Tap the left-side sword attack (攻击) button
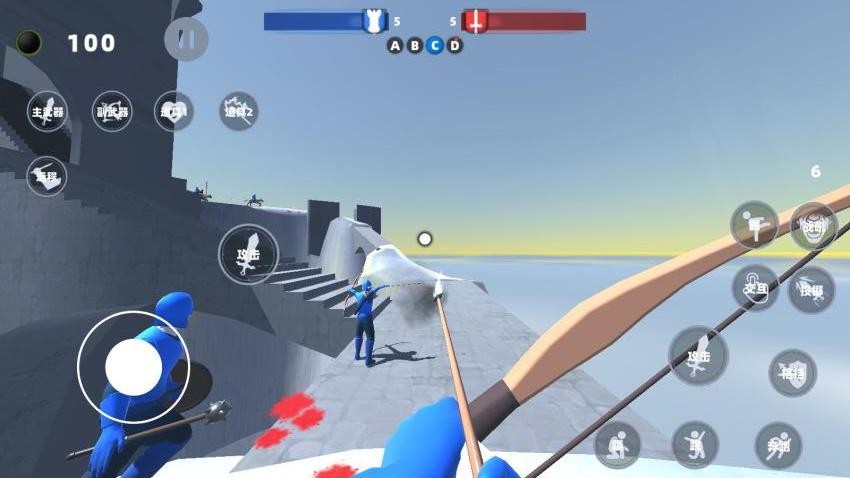The image size is (850, 478). coord(248,254)
